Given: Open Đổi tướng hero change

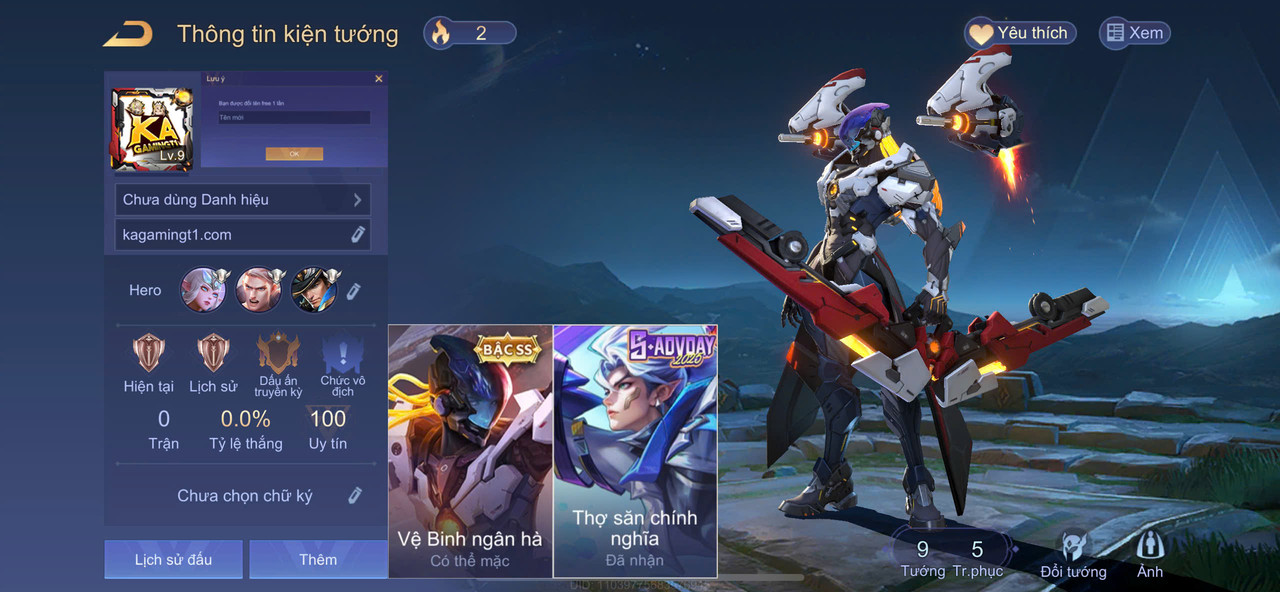Looking at the screenshot, I should (x=1073, y=556).
